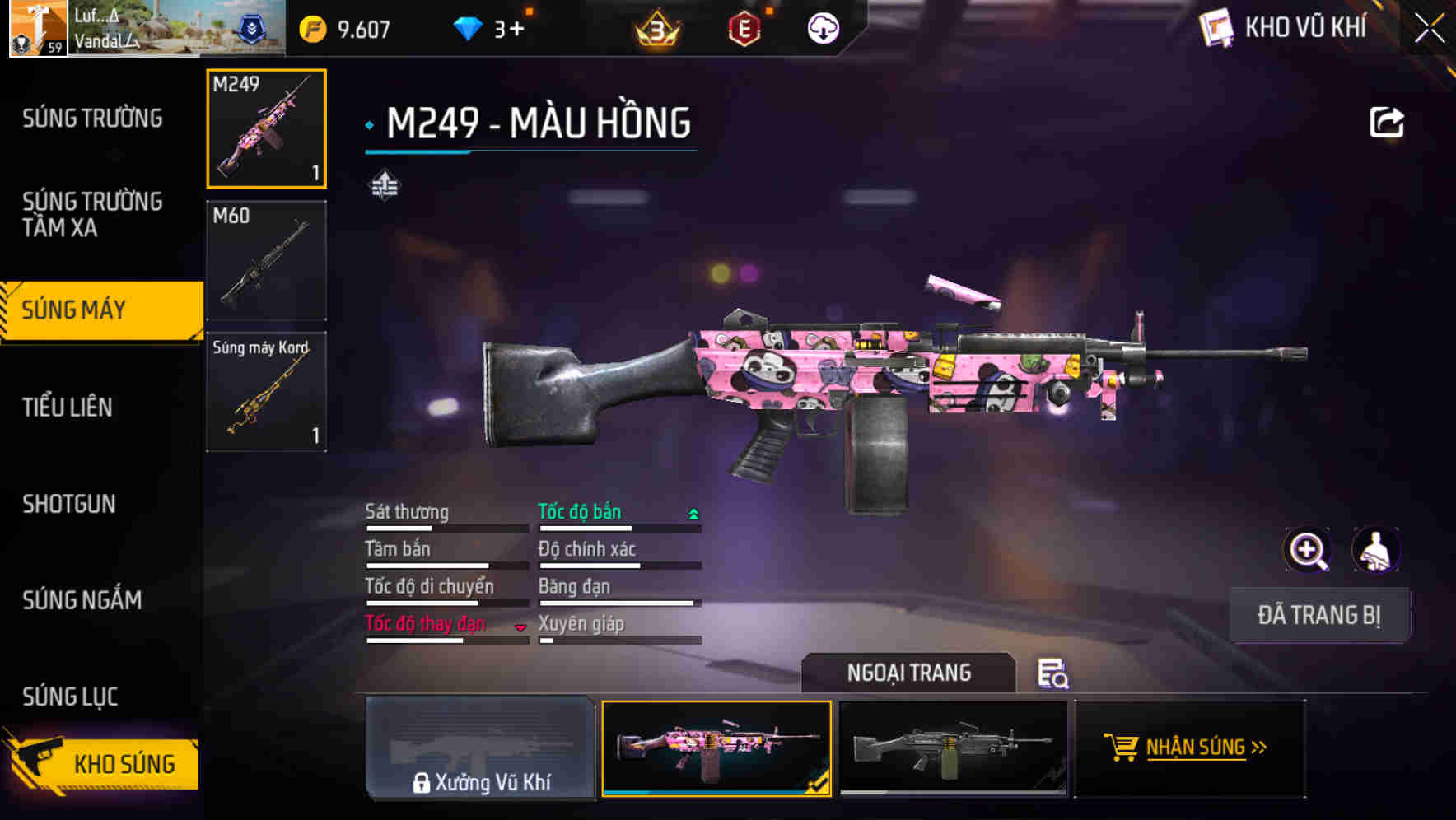
Task: Click the attachment upgrade icon below the title
Action: 384,185
